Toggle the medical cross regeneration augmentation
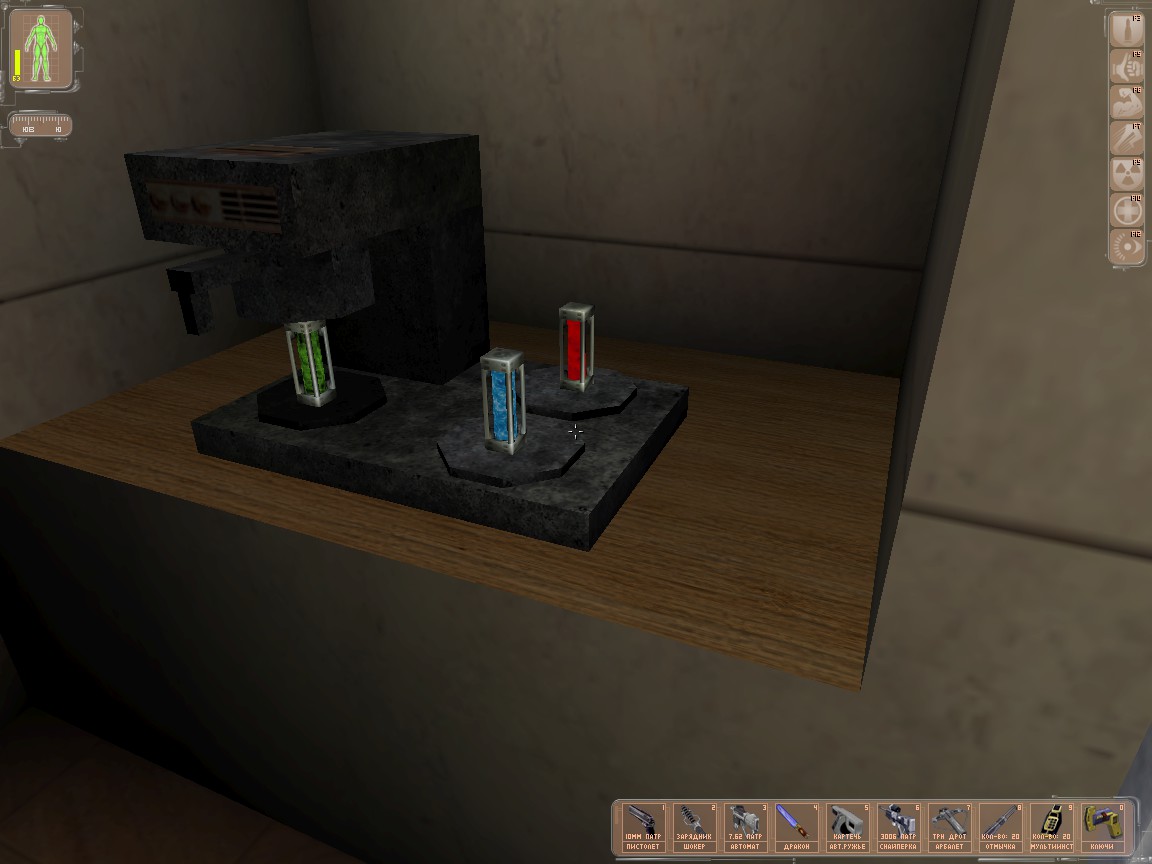Screen dimensions: 1152x864 1127,212
